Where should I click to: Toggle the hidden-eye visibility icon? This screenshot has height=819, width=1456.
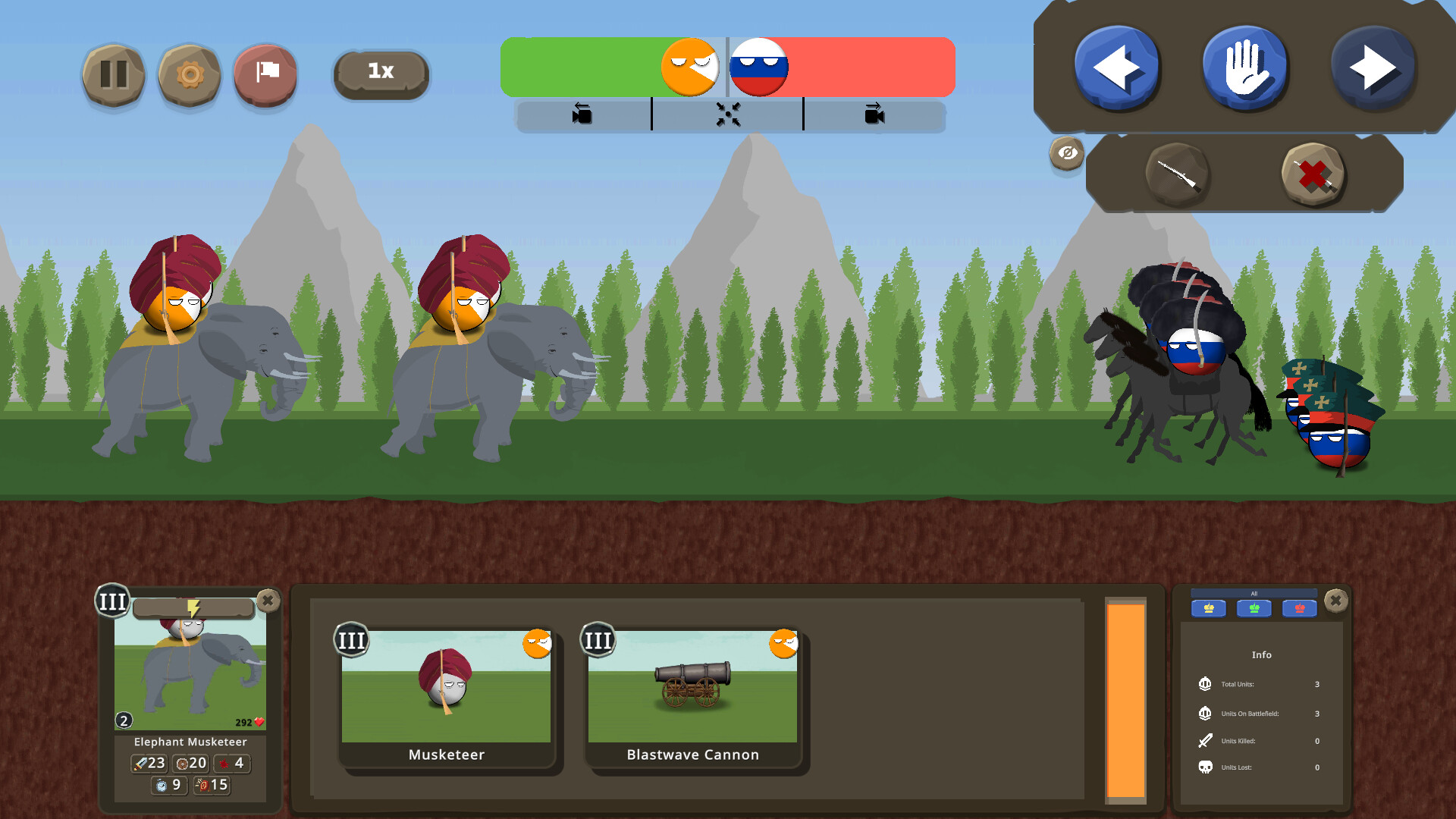click(x=1065, y=153)
